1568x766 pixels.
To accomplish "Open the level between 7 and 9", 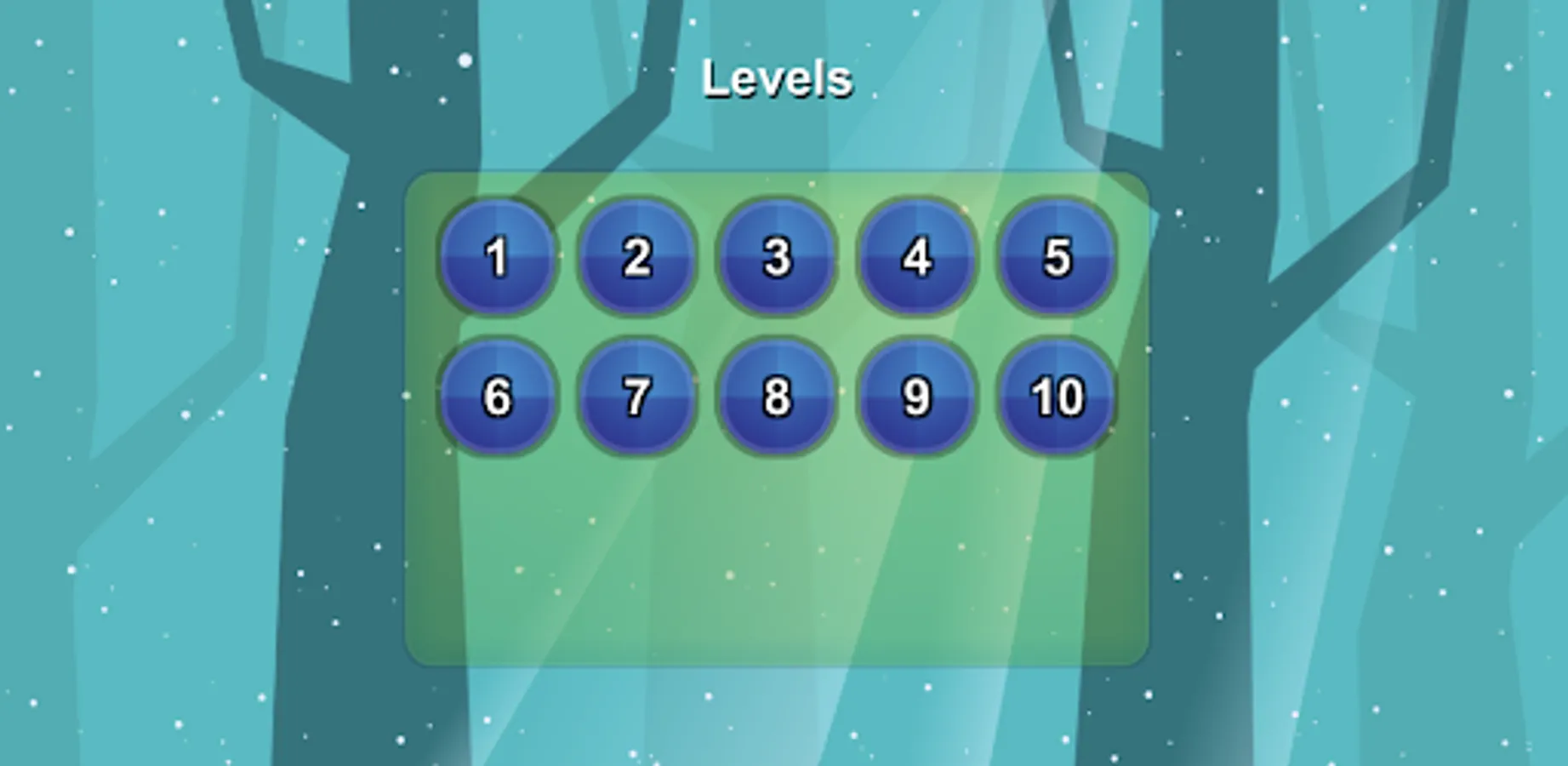I will point(776,398).
